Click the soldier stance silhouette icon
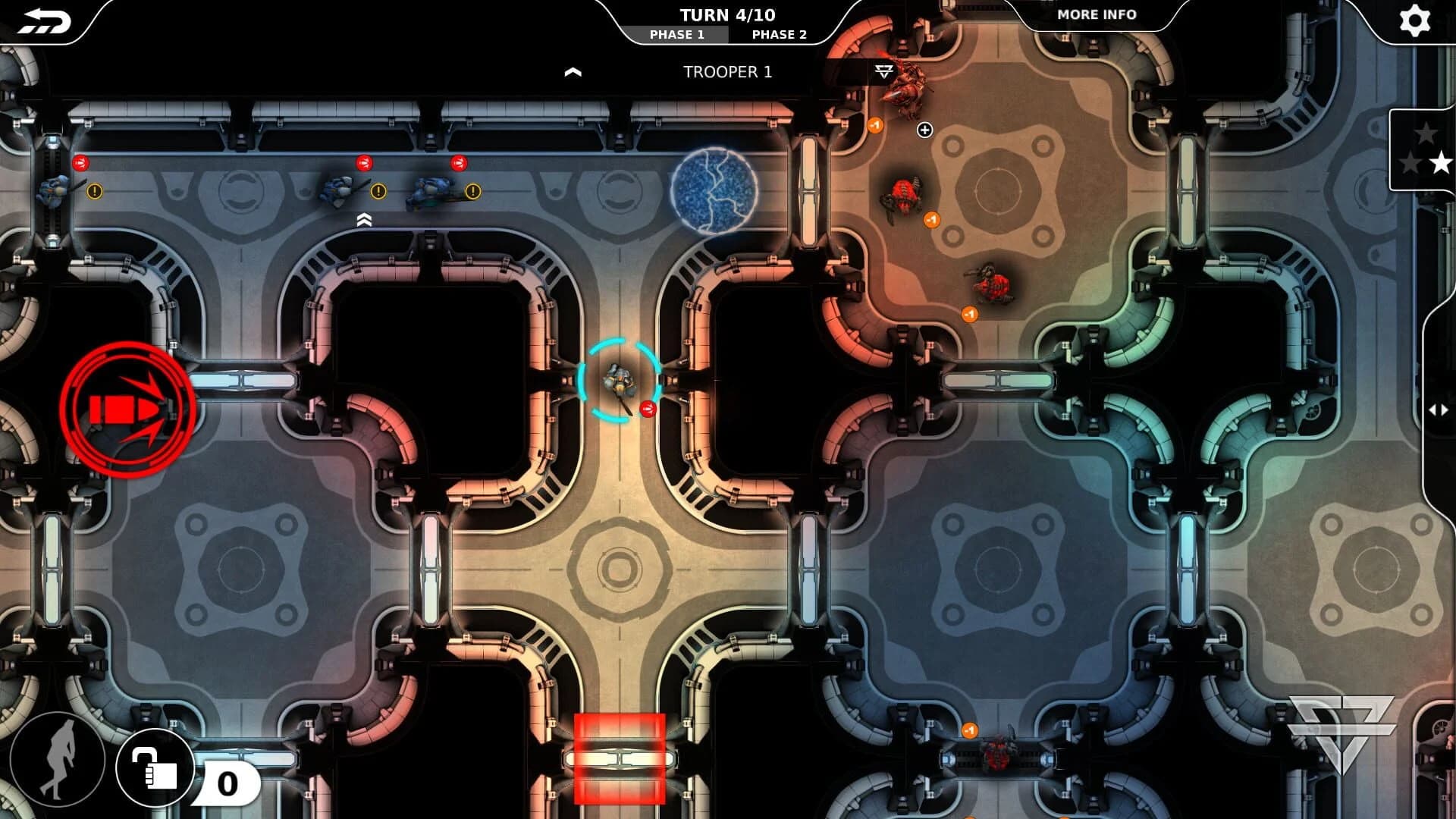The height and width of the screenshot is (819, 1456). point(62,768)
